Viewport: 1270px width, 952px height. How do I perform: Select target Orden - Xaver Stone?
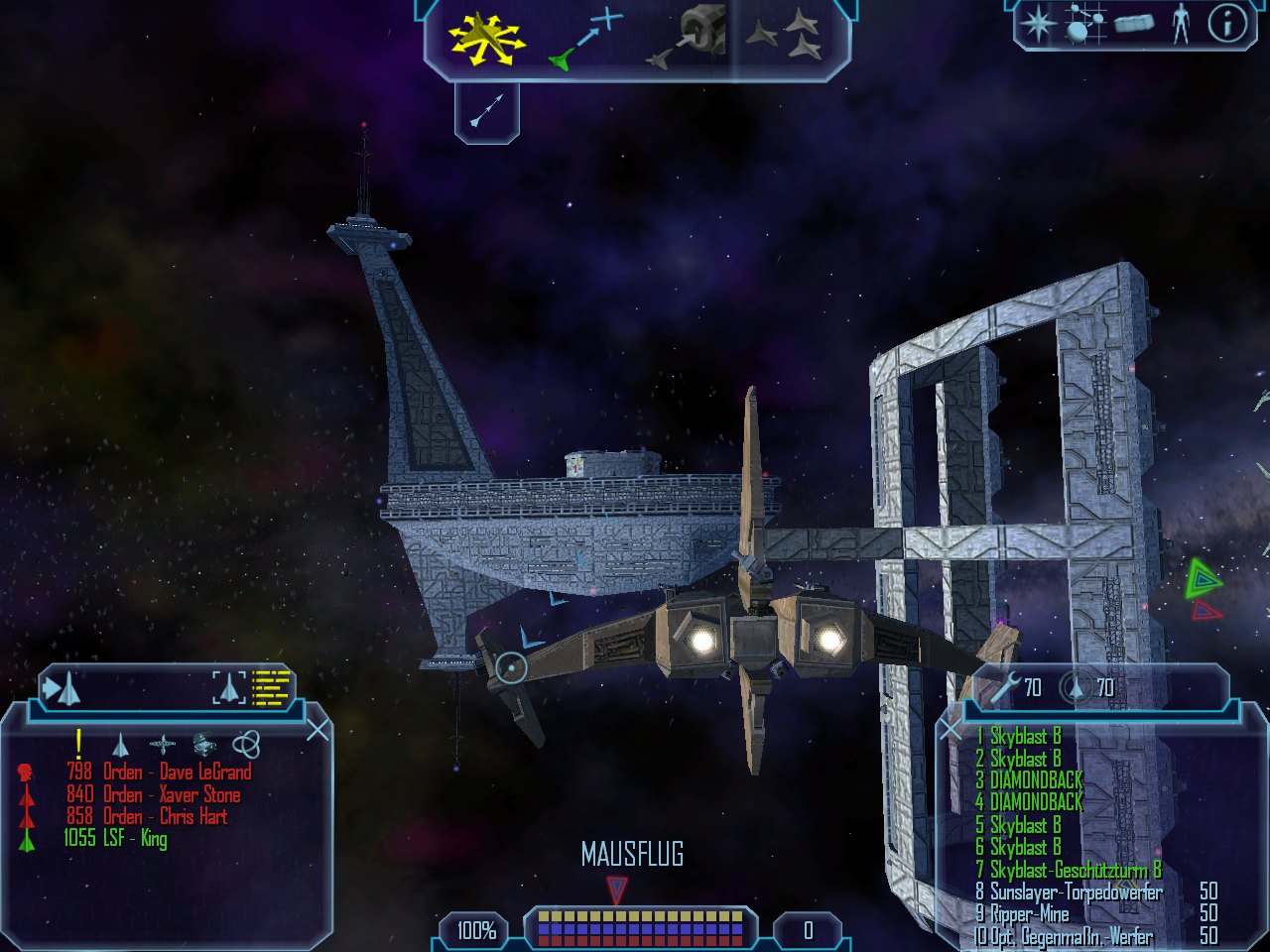[x=171, y=794]
